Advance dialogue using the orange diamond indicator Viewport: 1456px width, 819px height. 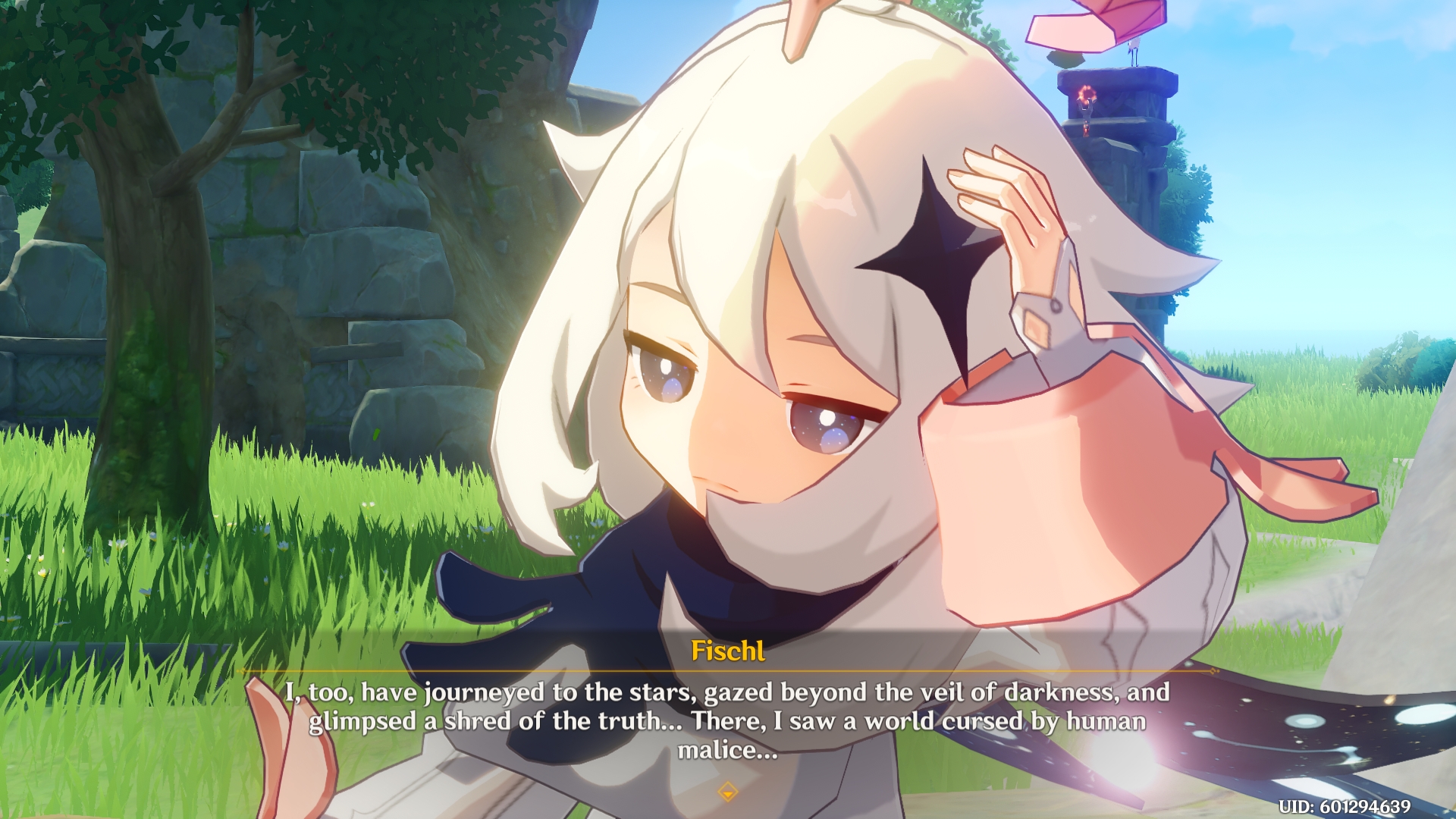click(728, 792)
